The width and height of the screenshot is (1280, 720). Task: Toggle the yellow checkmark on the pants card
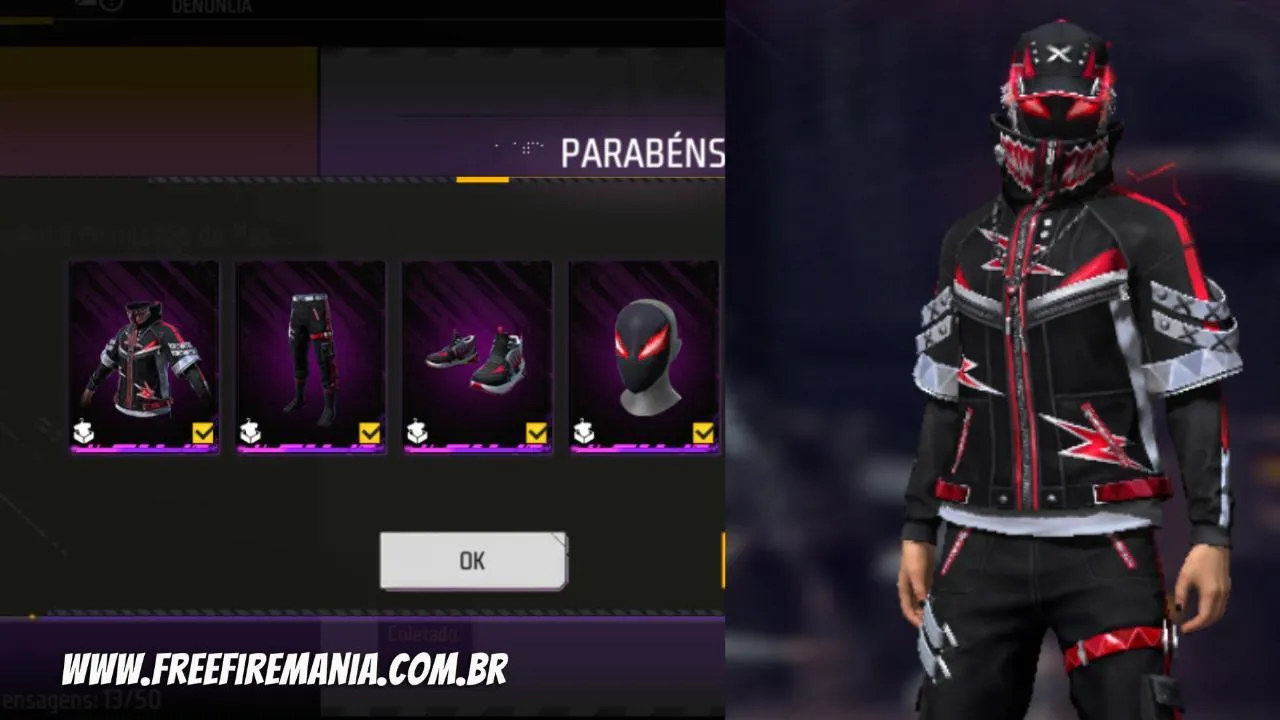(370, 430)
